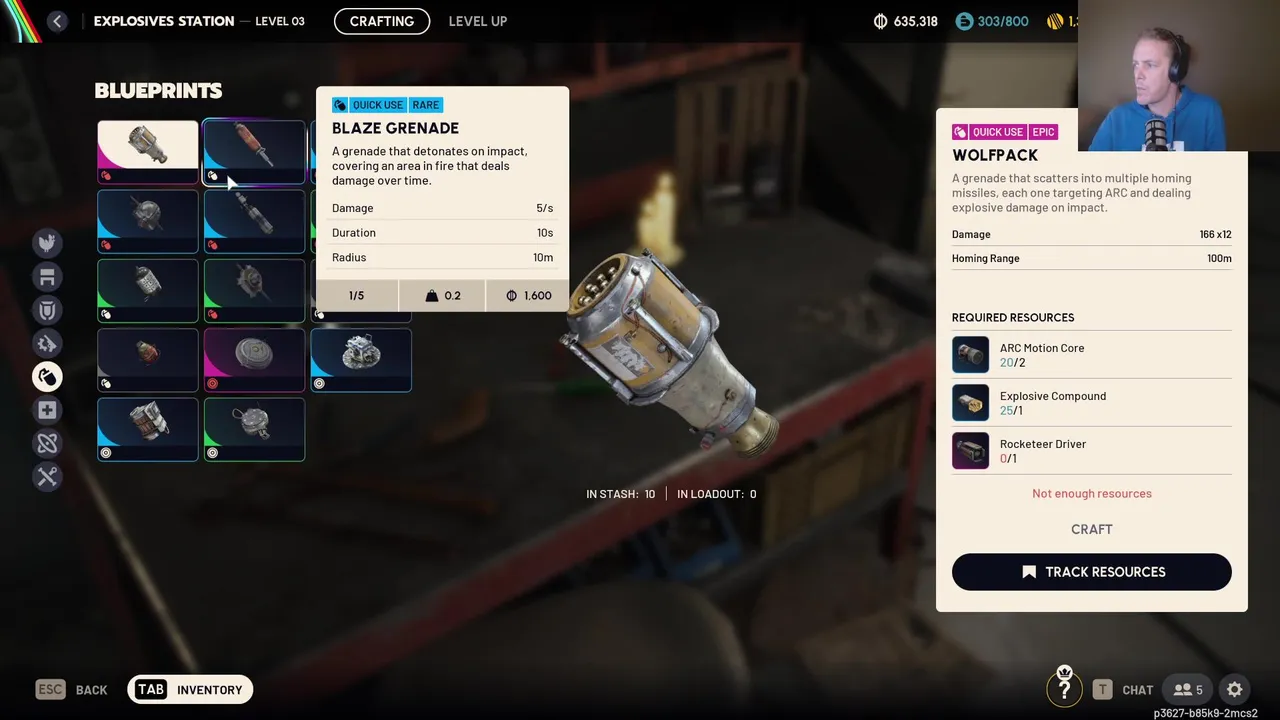Track resources for the Wolfpack
Viewport: 1280px width, 720px height.
pos(1091,572)
